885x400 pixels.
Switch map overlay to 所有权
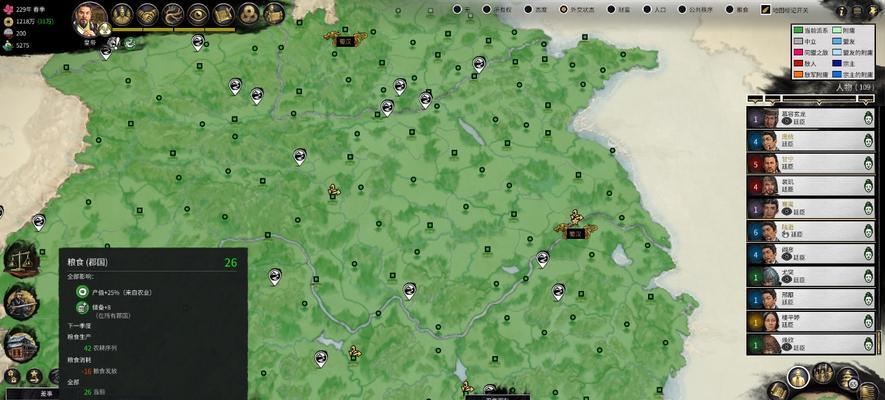pyautogui.click(x=483, y=9)
